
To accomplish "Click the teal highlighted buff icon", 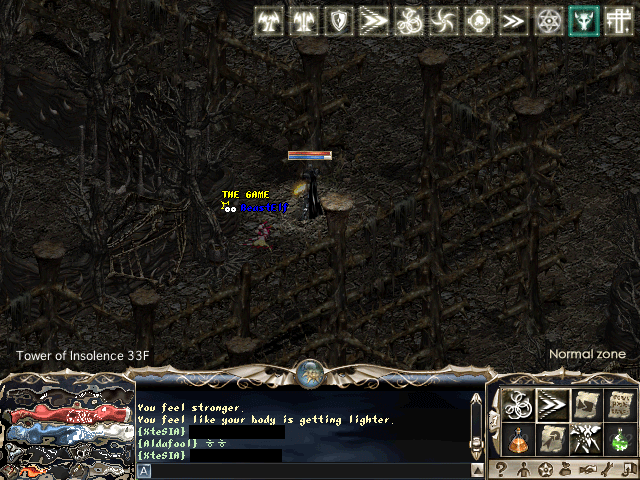I will click(x=583, y=21).
